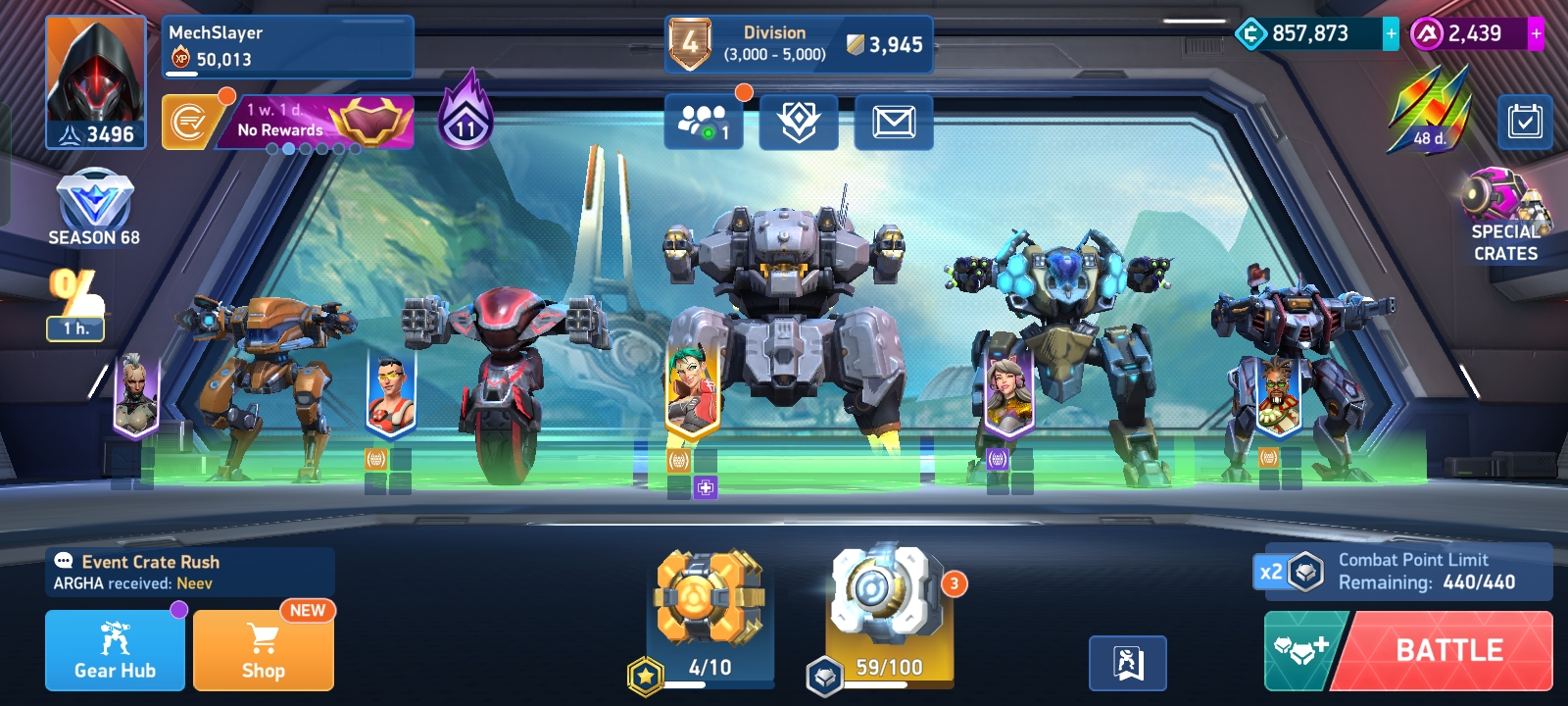Open the clan shield icon
The height and width of the screenshot is (706, 1568).
(798, 122)
